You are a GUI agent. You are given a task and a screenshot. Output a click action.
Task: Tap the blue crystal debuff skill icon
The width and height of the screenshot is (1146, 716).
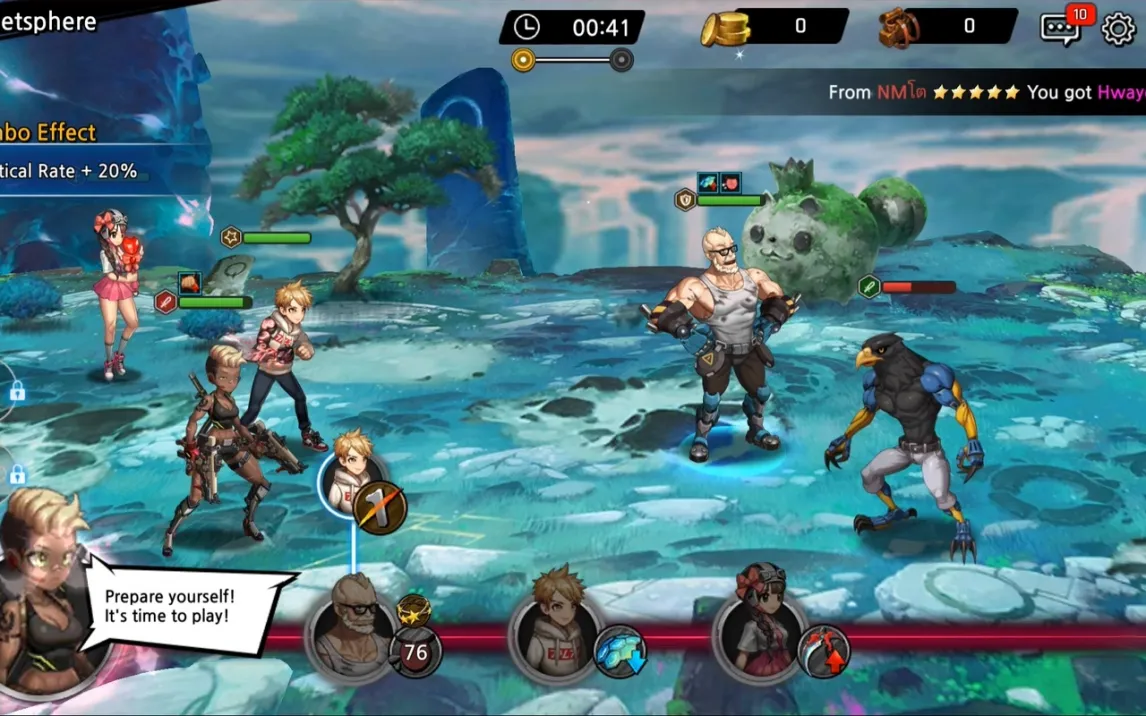pos(620,652)
